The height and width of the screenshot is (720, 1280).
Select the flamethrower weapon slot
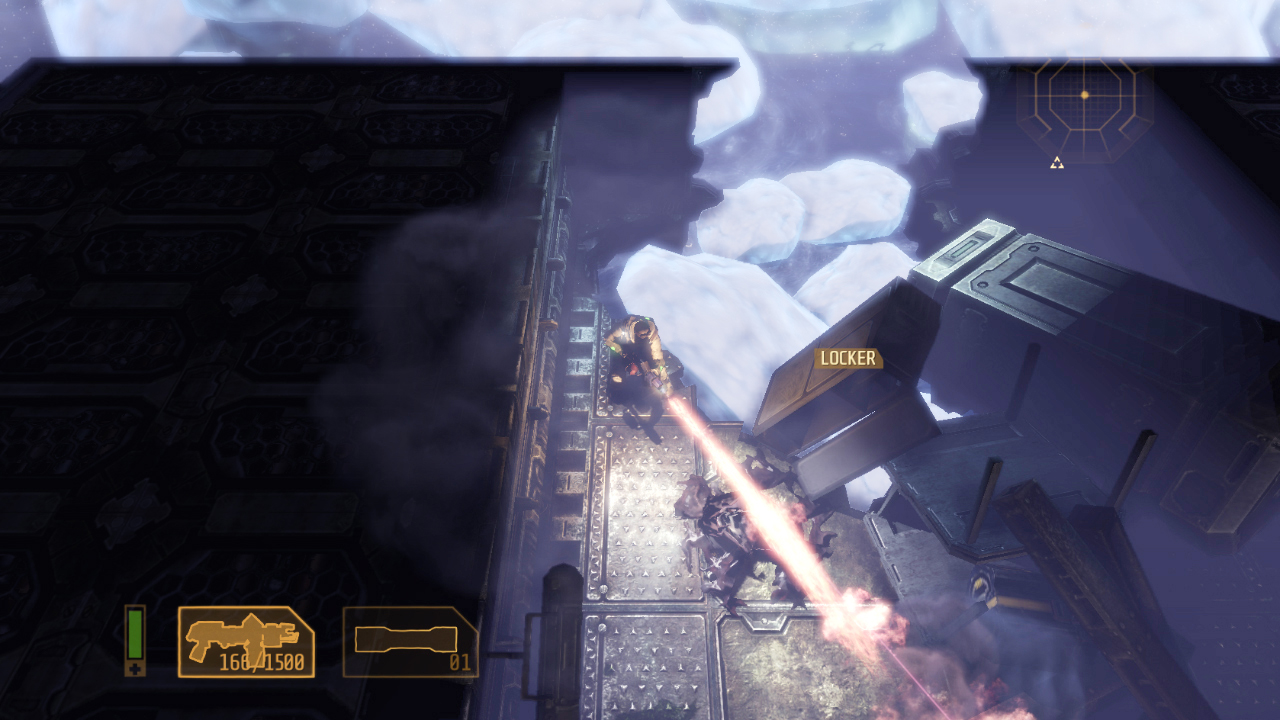[246, 641]
